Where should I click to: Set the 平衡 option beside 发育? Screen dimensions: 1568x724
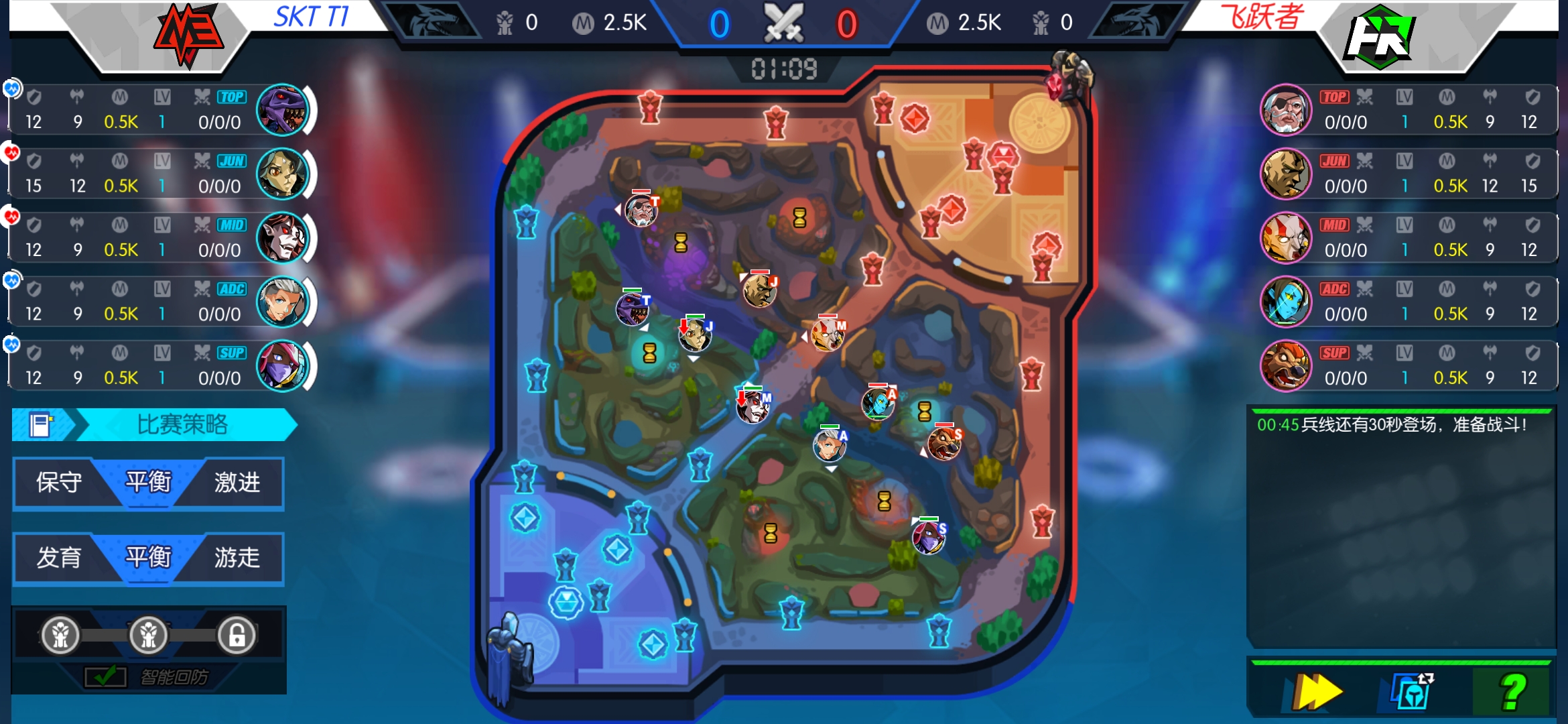pyautogui.click(x=148, y=558)
